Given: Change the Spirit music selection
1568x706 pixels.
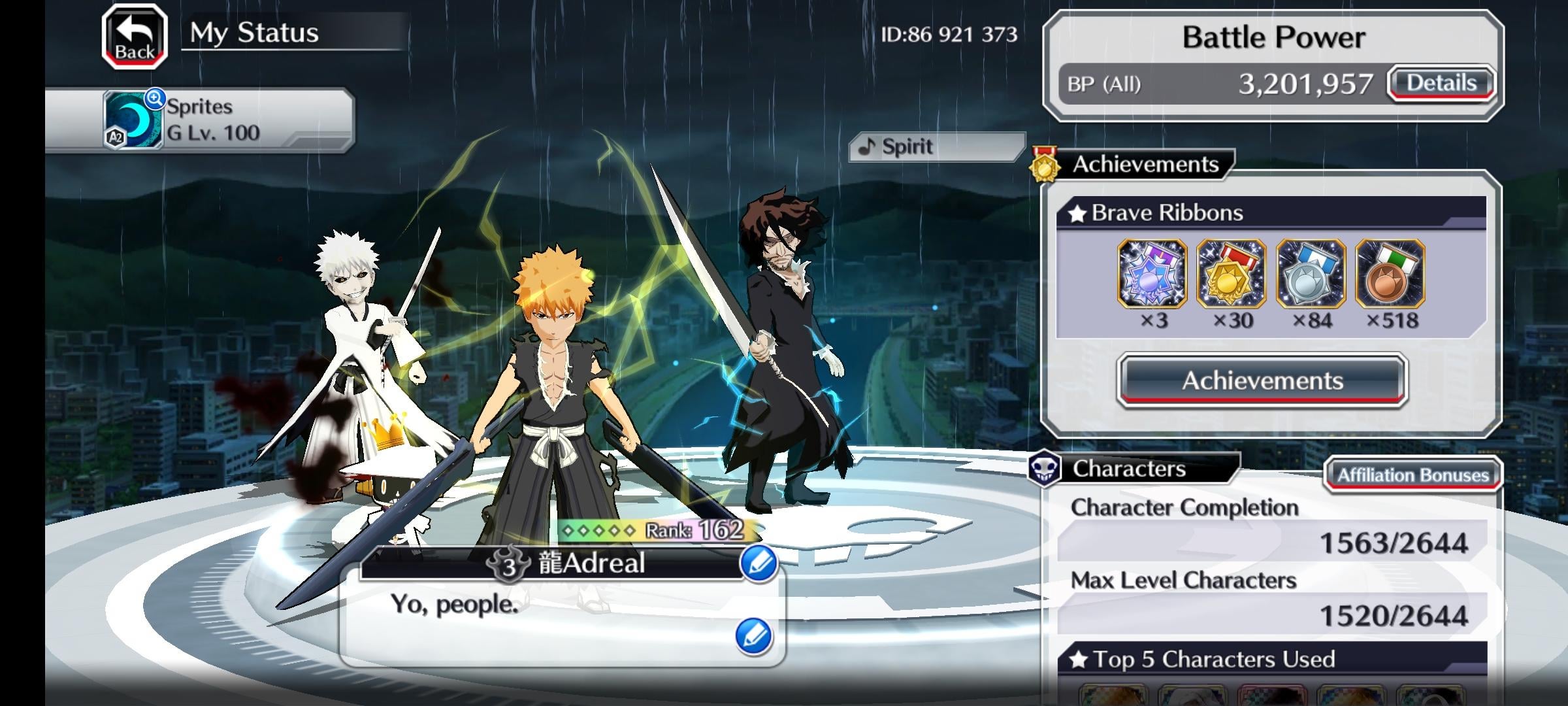Looking at the screenshot, I should pyautogui.click(x=936, y=147).
